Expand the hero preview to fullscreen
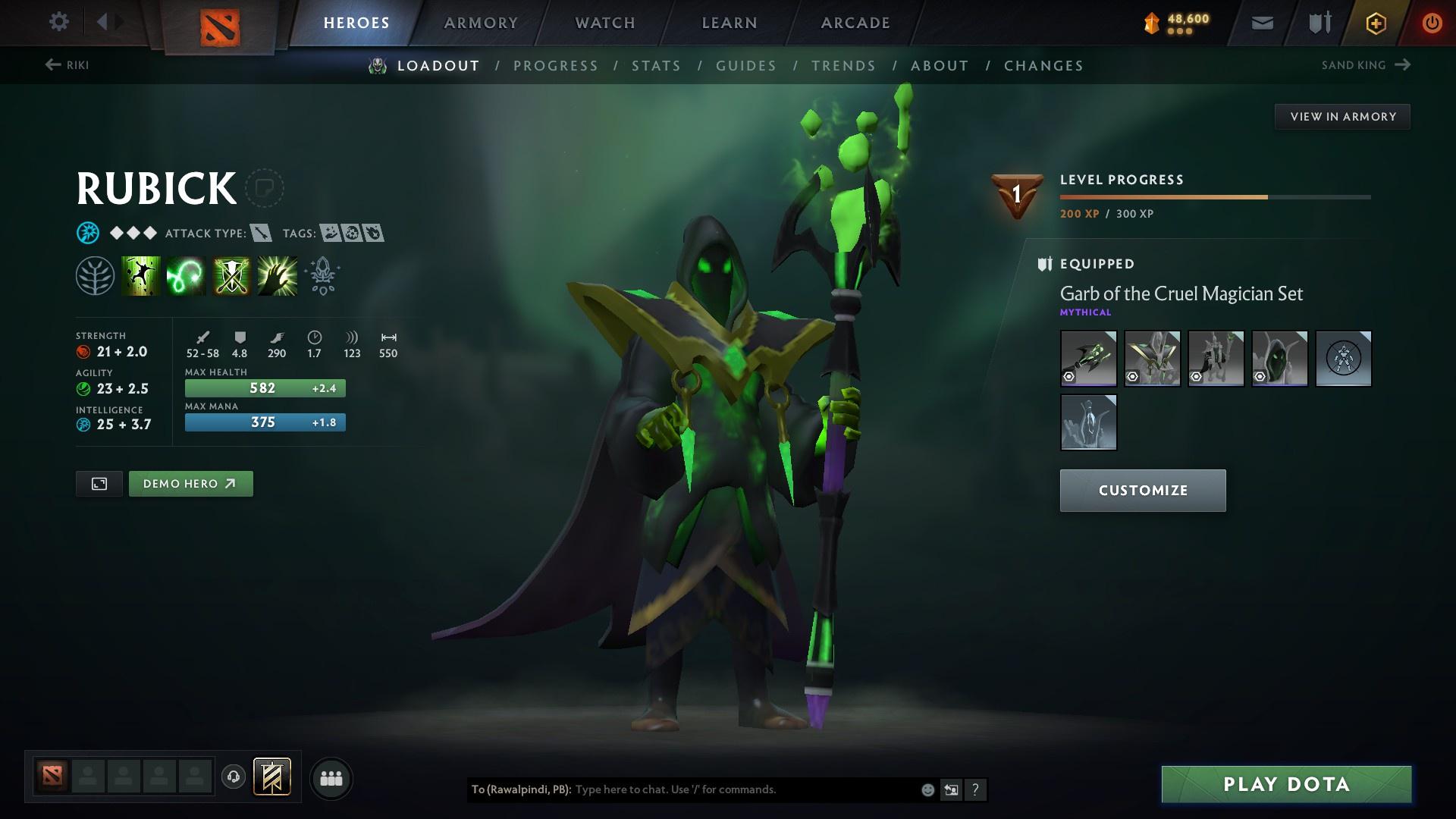This screenshot has height=819, width=1456. click(x=99, y=483)
